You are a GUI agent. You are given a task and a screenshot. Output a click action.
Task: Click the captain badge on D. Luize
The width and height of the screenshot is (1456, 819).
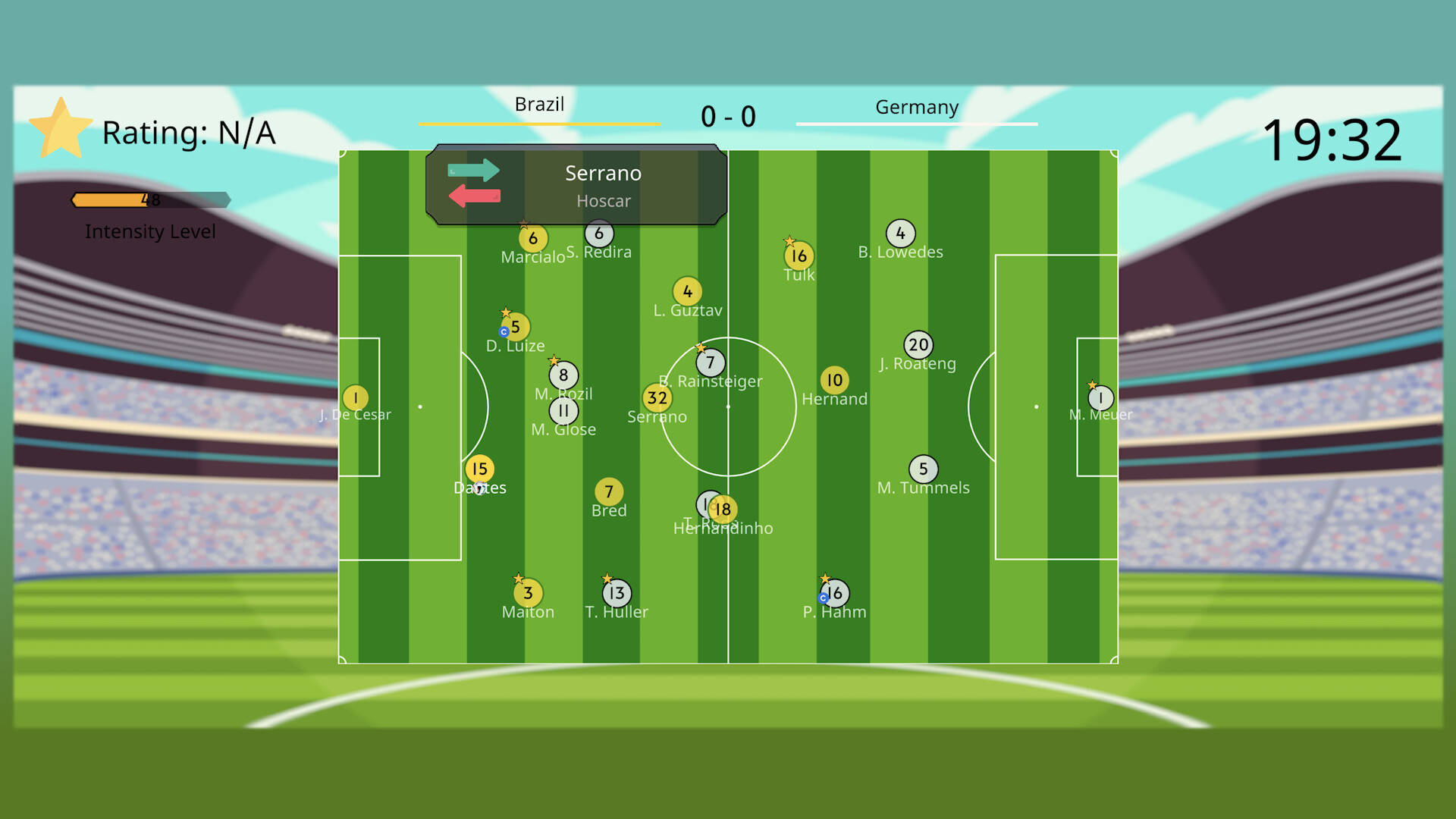pos(502,331)
